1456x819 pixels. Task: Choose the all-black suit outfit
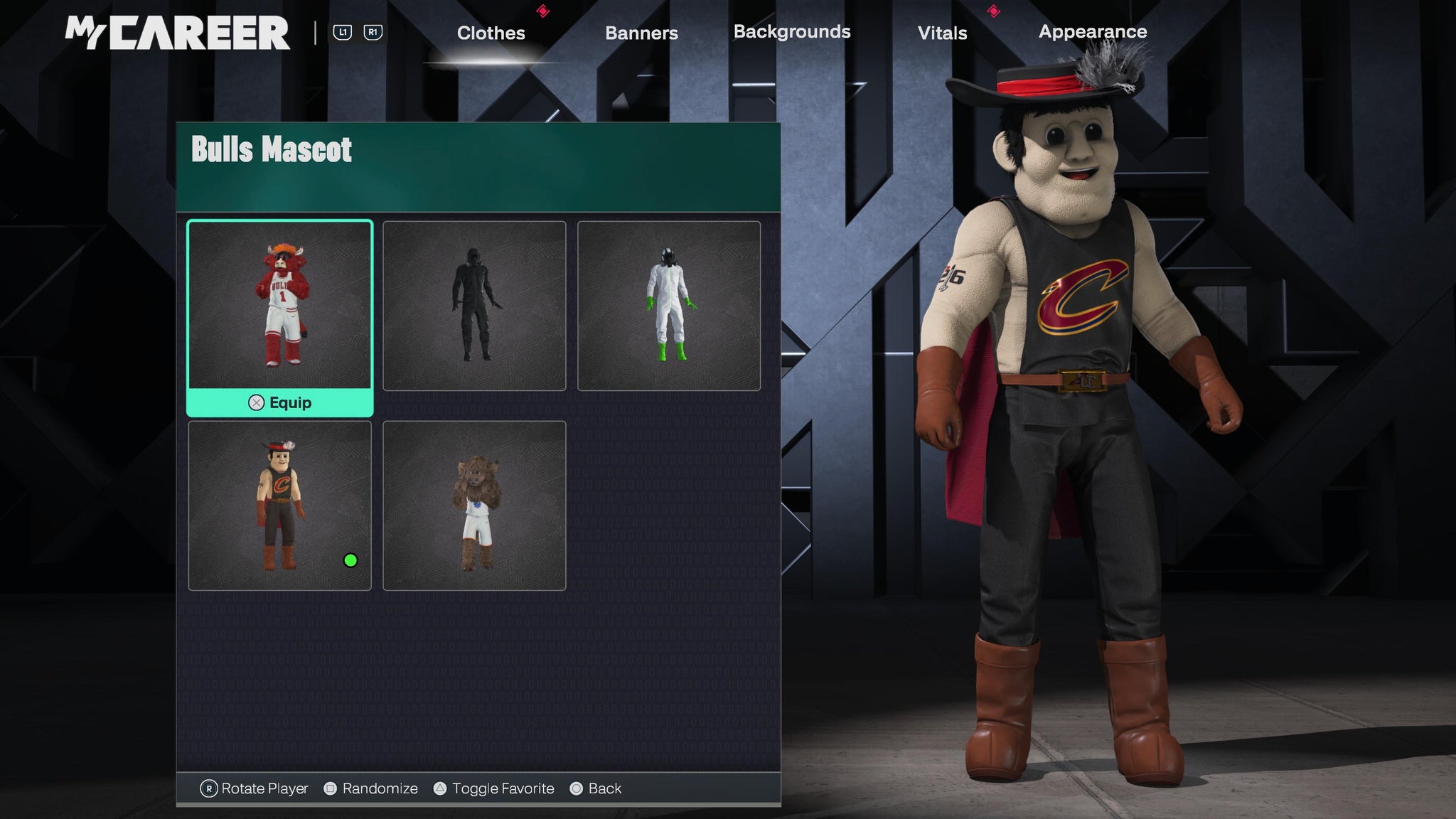click(474, 306)
